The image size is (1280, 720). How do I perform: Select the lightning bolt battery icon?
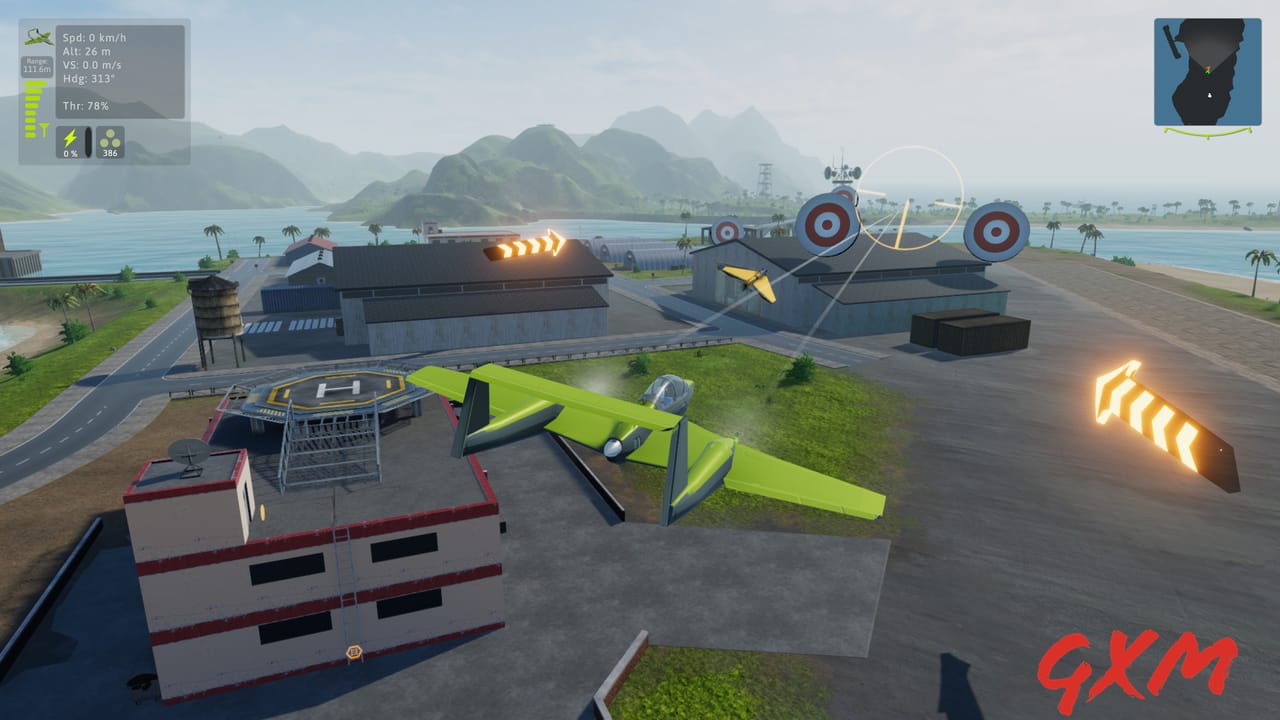(x=71, y=140)
